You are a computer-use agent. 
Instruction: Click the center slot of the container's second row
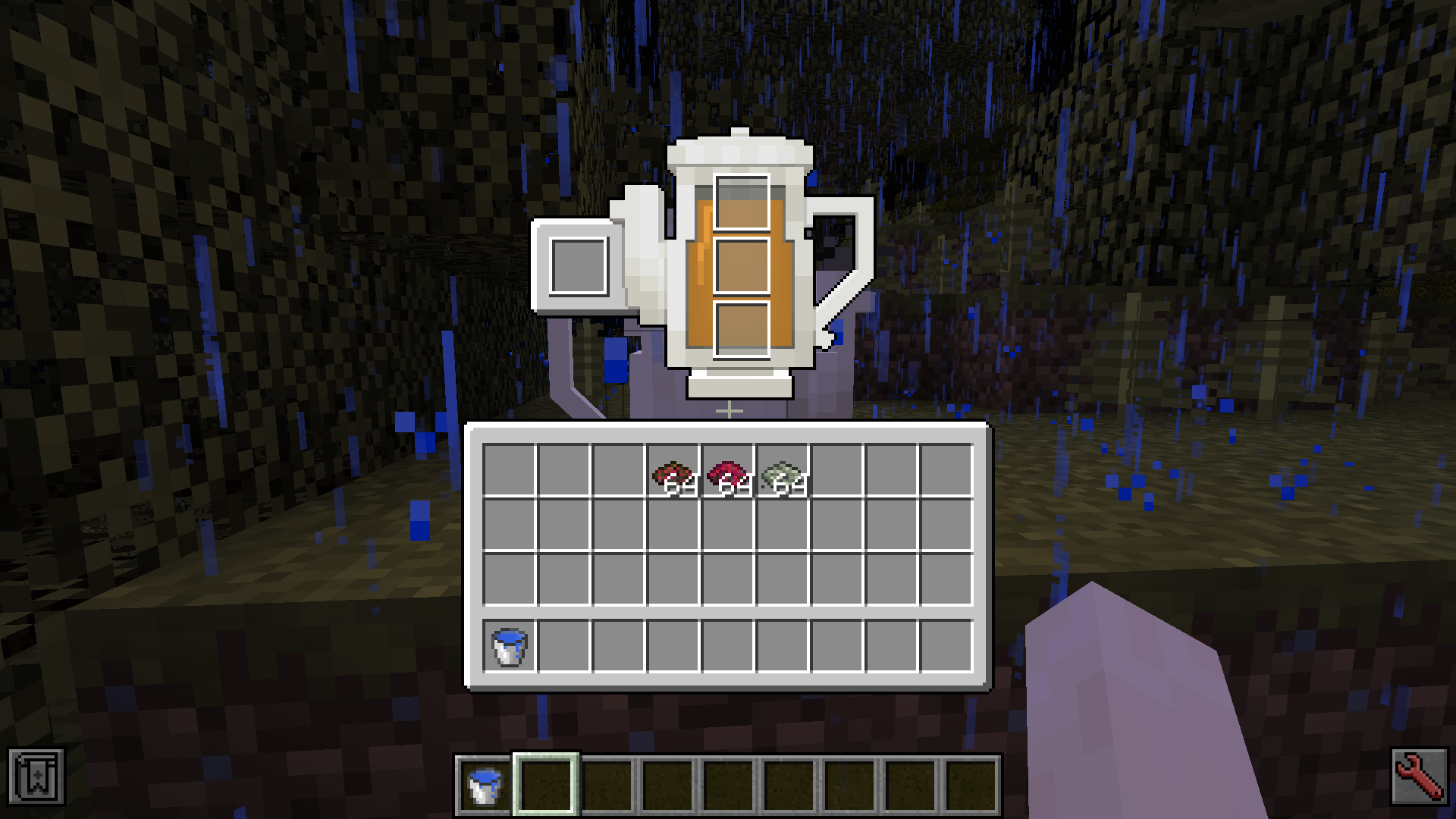(x=726, y=525)
